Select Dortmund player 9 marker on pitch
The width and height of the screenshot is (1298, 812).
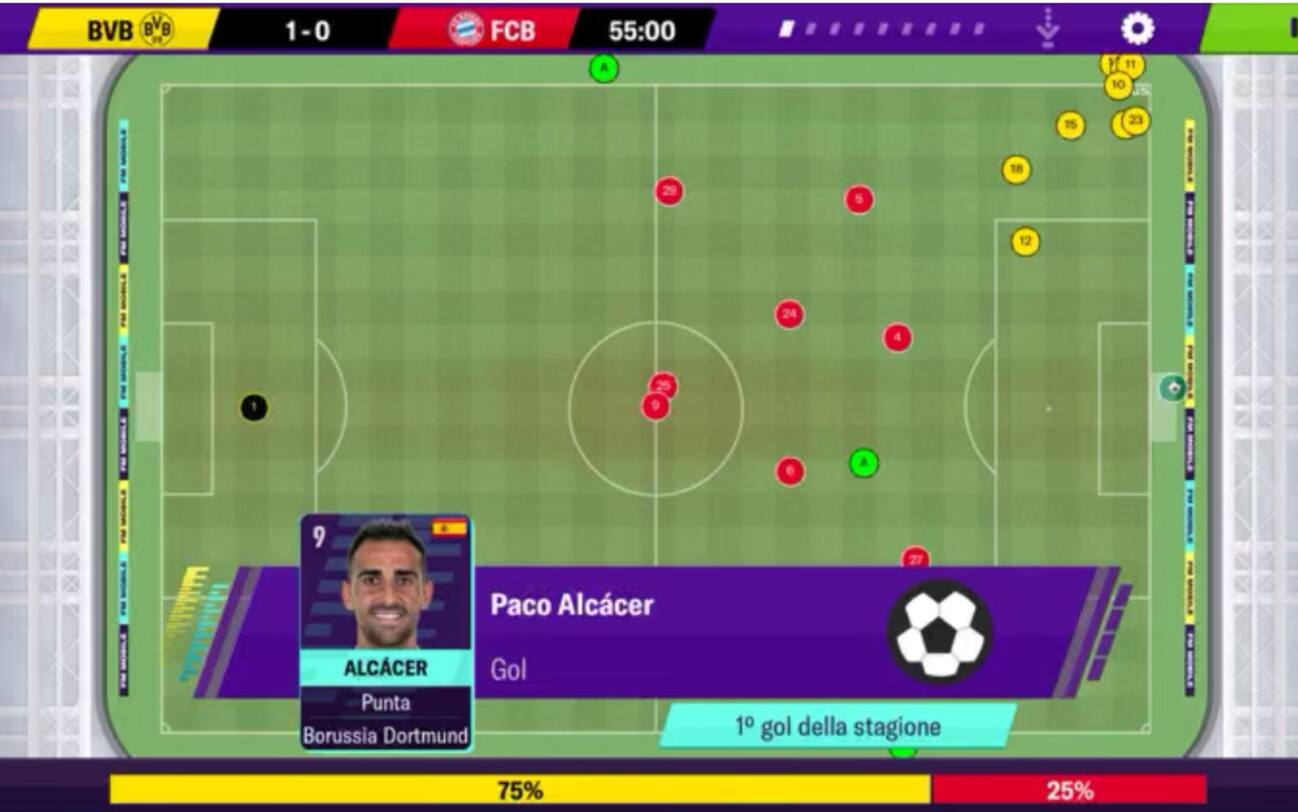click(x=655, y=405)
